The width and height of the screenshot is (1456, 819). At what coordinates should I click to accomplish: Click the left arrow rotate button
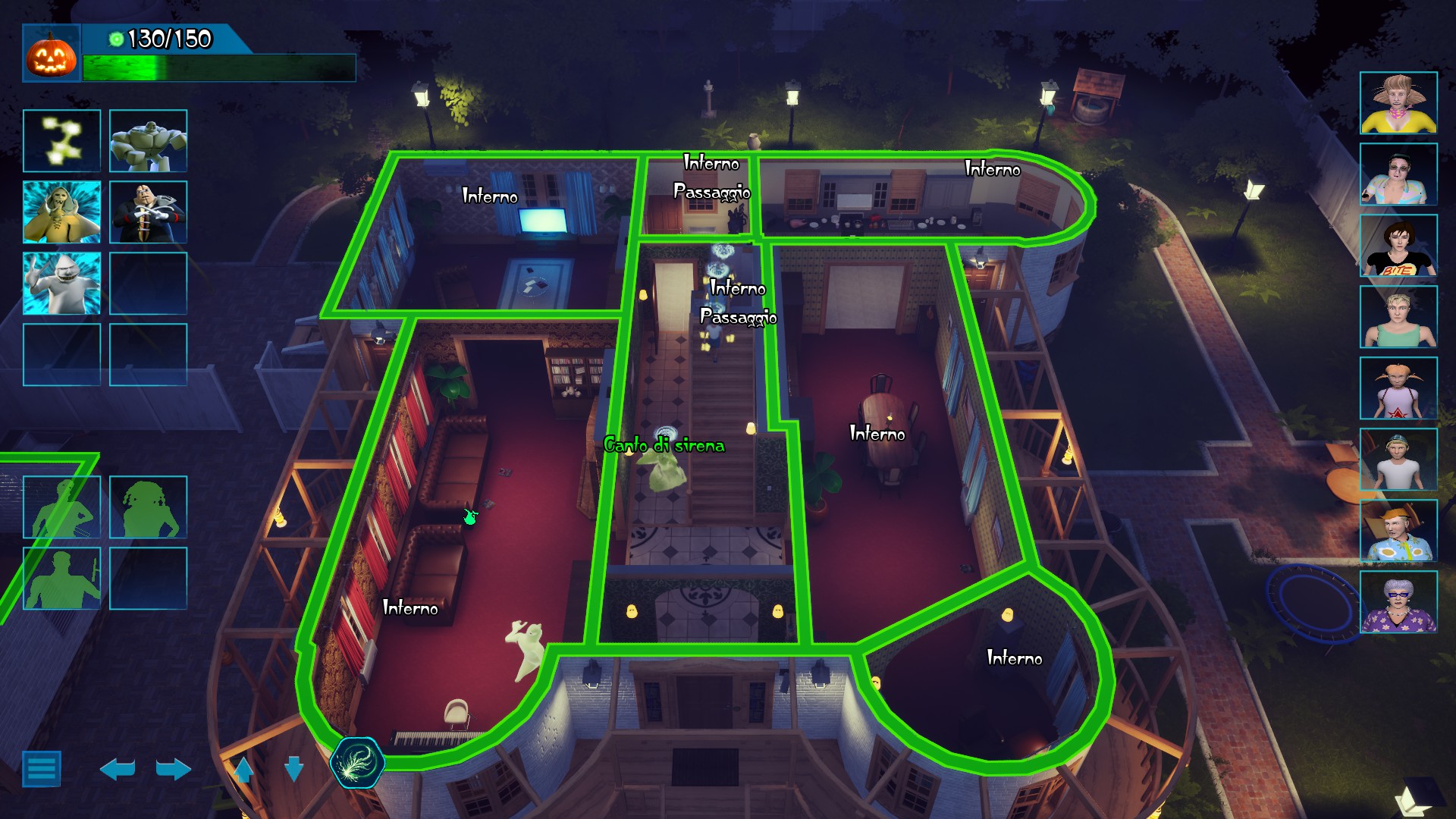click(118, 769)
